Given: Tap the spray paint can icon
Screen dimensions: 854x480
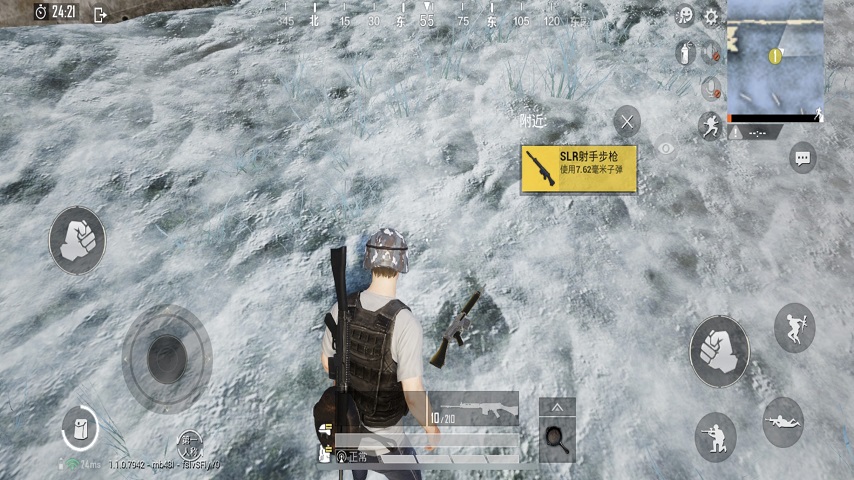Looking at the screenshot, I should pyautogui.click(x=685, y=52).
